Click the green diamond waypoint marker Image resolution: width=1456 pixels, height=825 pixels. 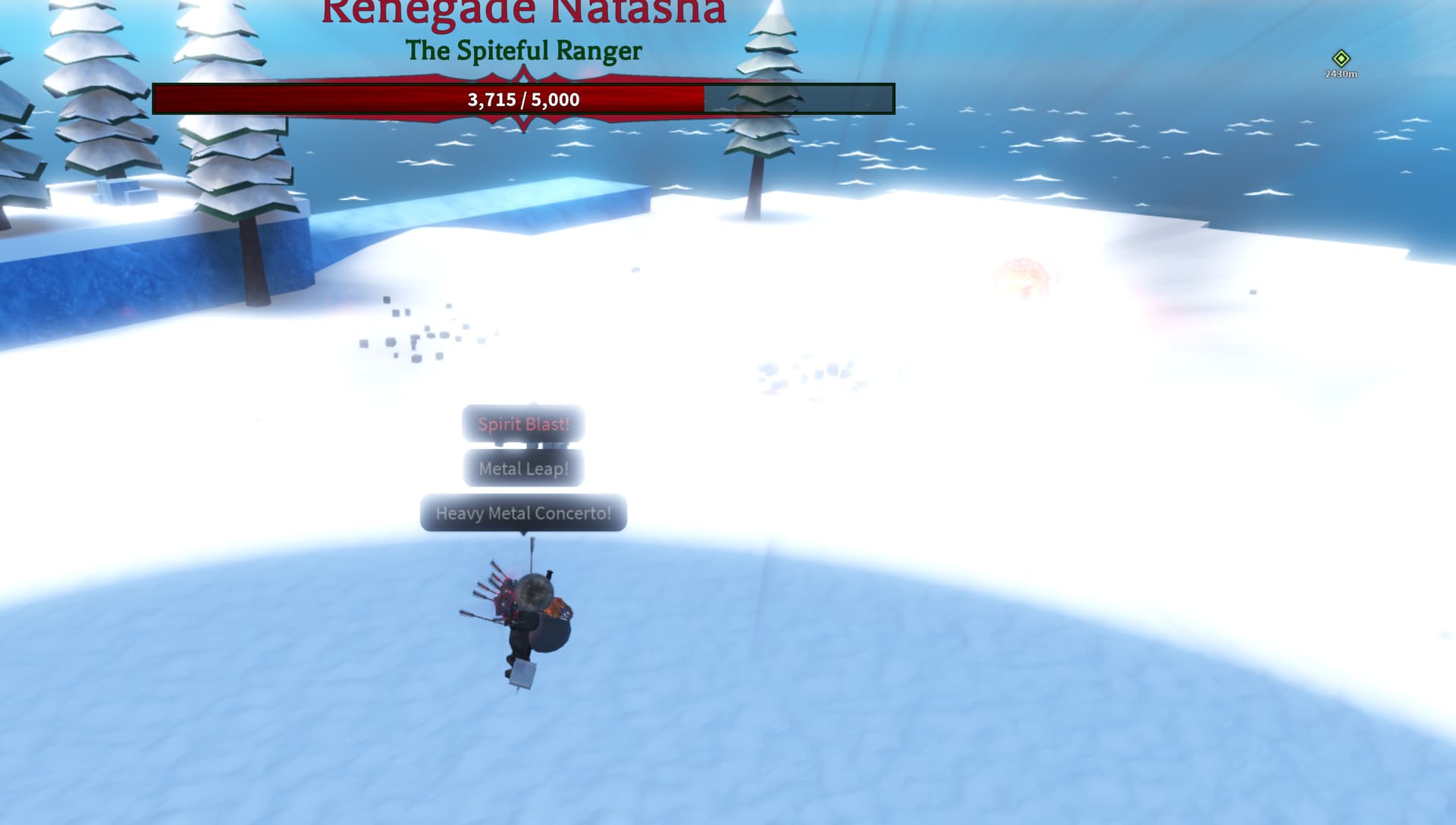(1341, 58)
